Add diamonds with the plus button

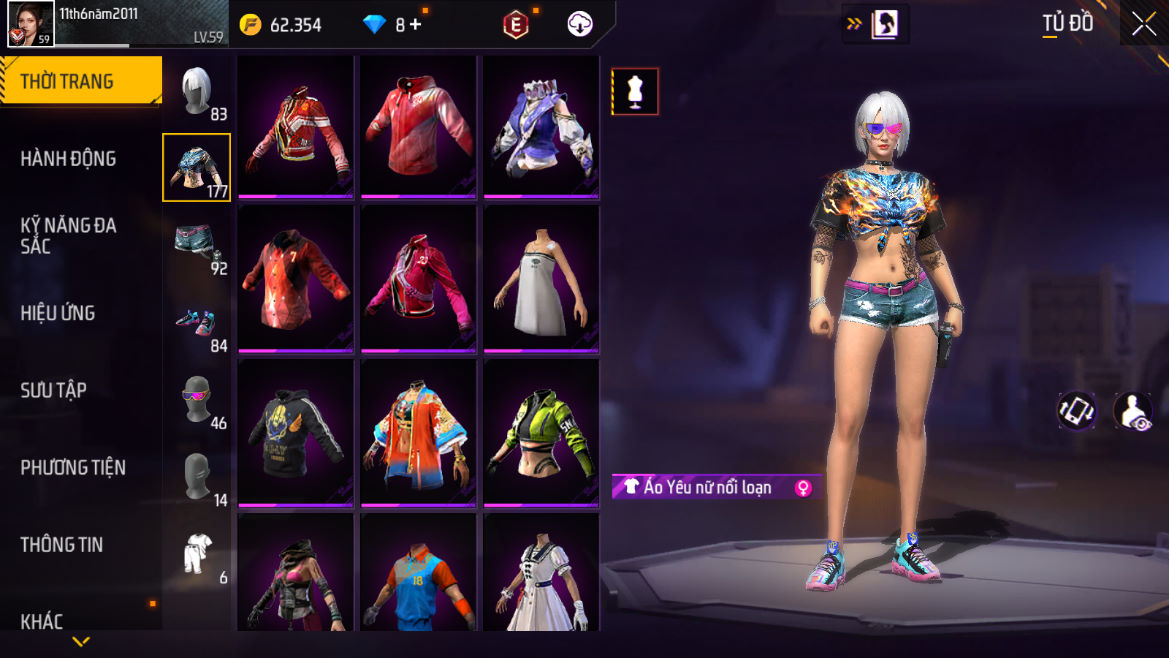(x=415, y=25)
